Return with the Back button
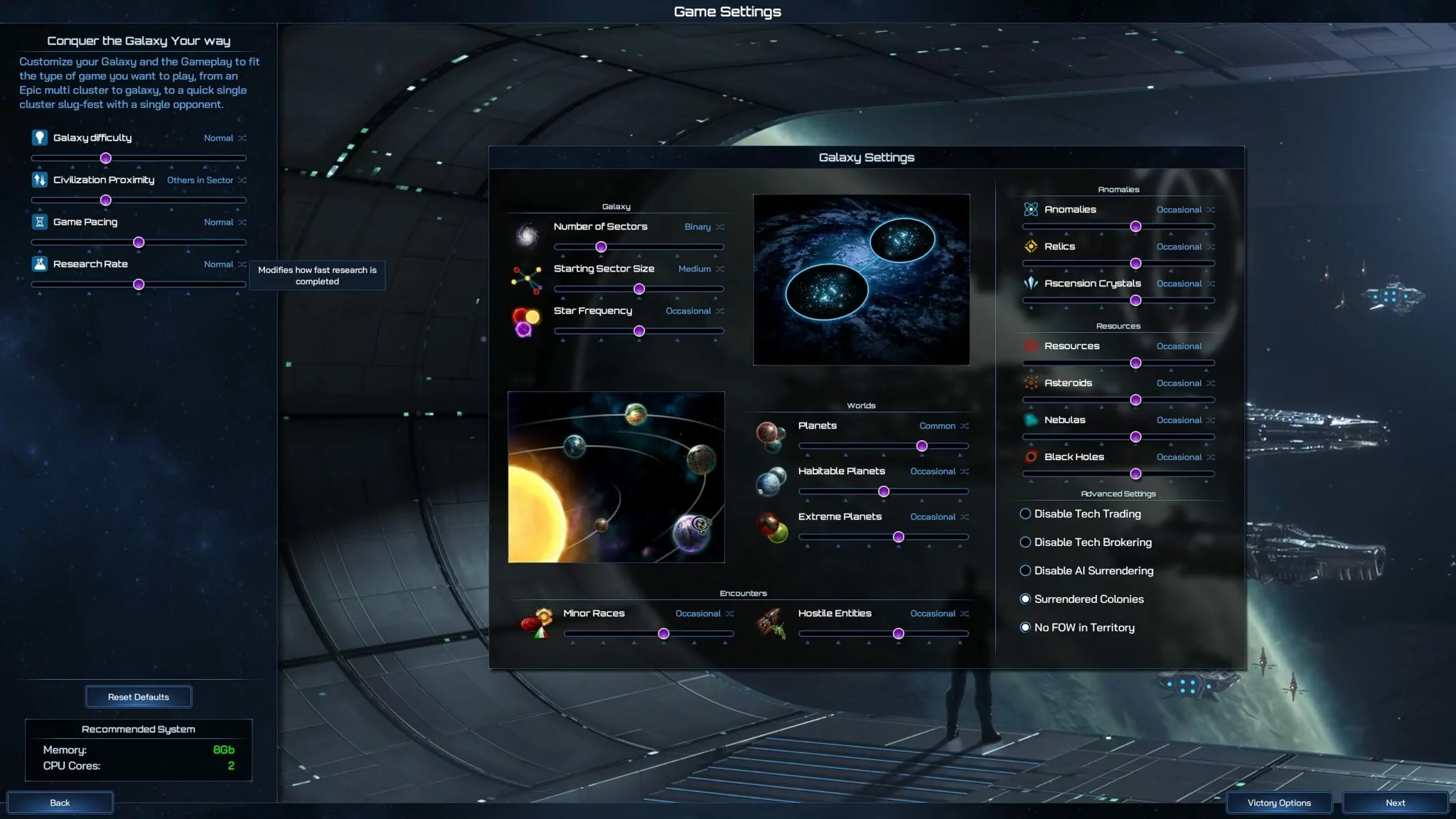Viewport: 1456px width, 819px height. tap(60, 803)
